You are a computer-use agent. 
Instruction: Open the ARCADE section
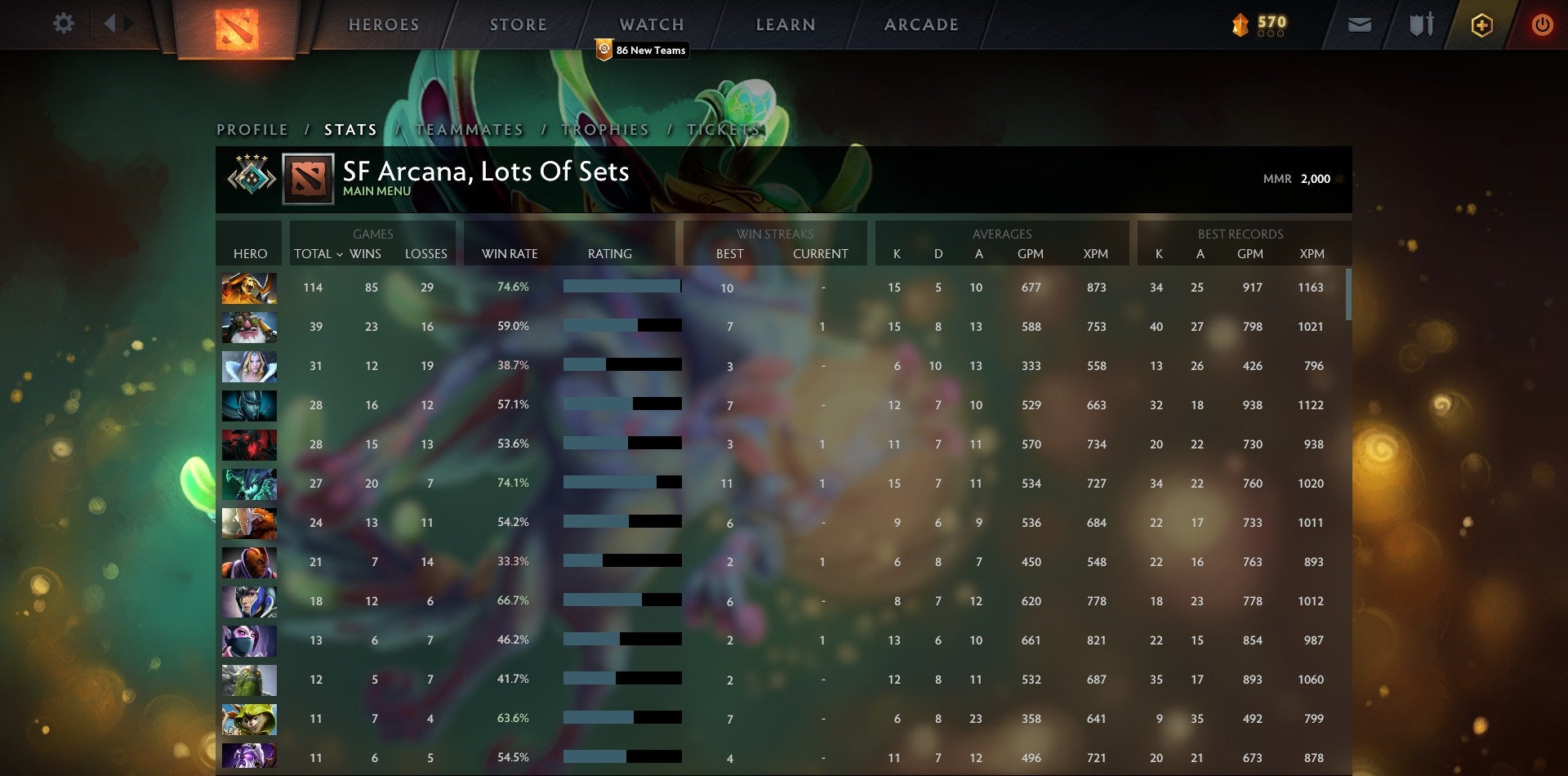[x=921, y=24]
